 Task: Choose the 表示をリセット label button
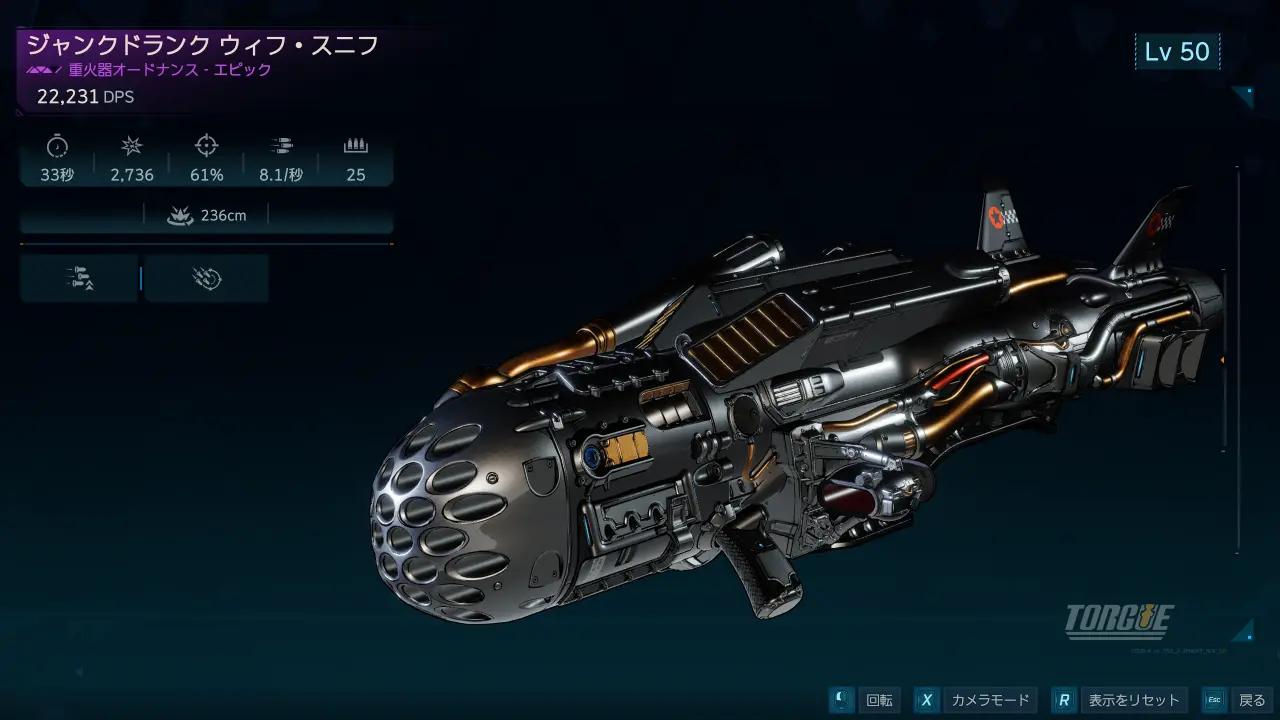pos(1134,700)
